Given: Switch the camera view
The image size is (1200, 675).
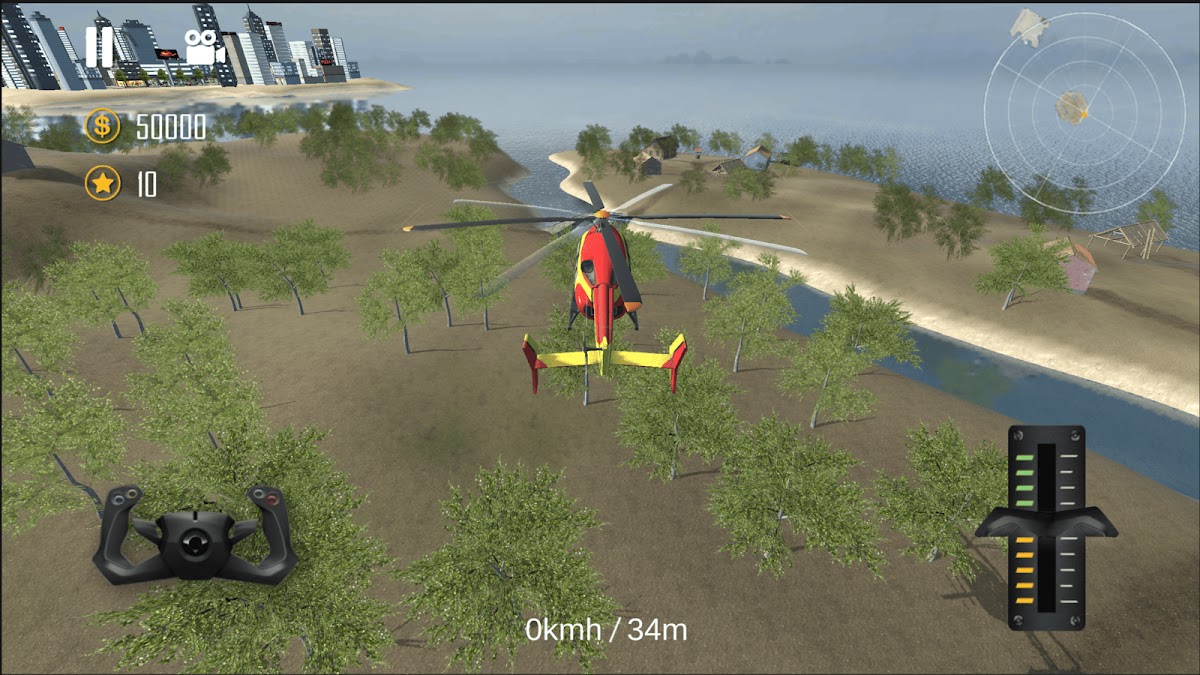Looking at the screenshot, I should tap(202, 47).
